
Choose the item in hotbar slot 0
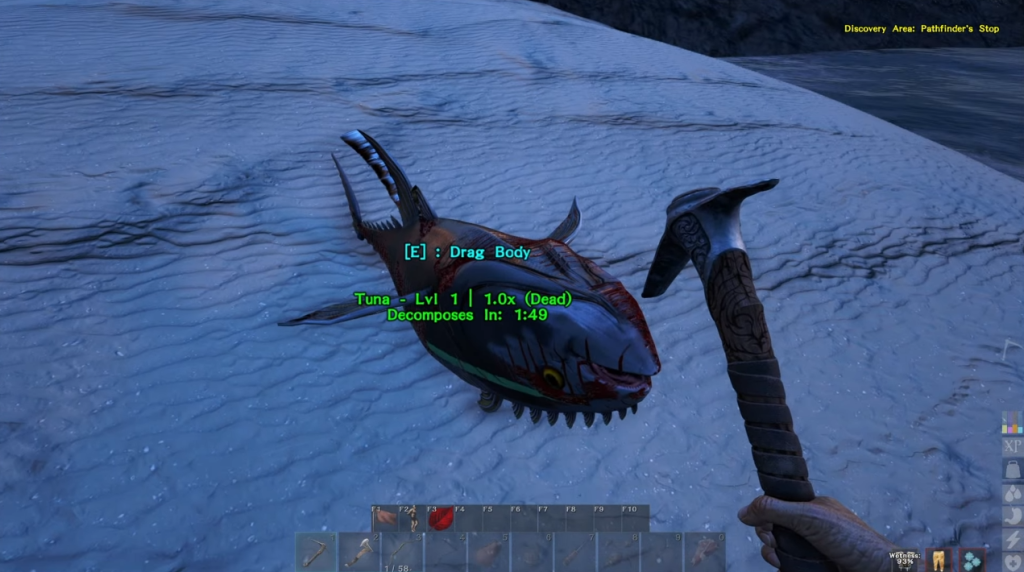click(x=704, y=551)
